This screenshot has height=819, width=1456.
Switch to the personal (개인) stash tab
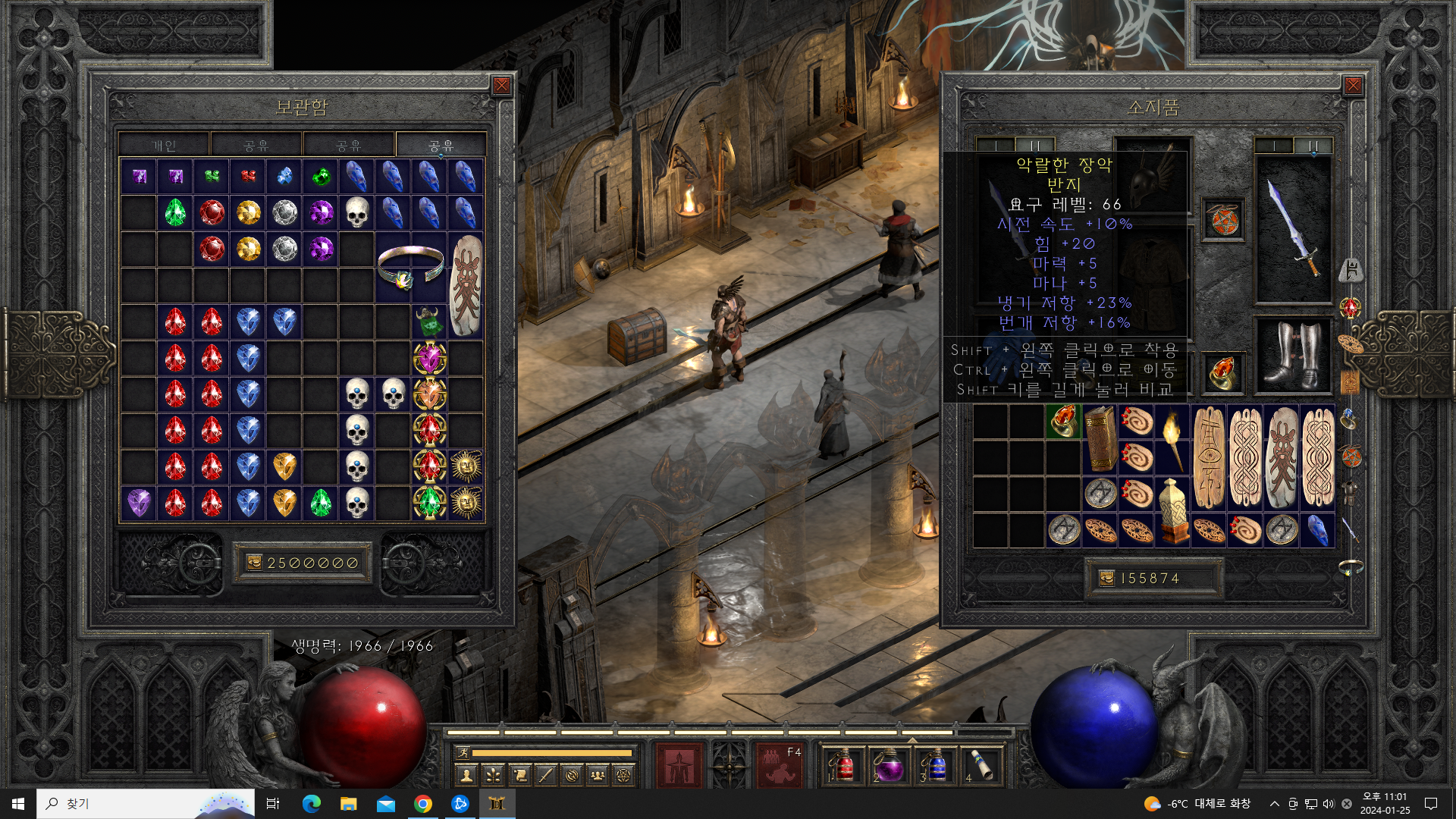pos(164,145)
